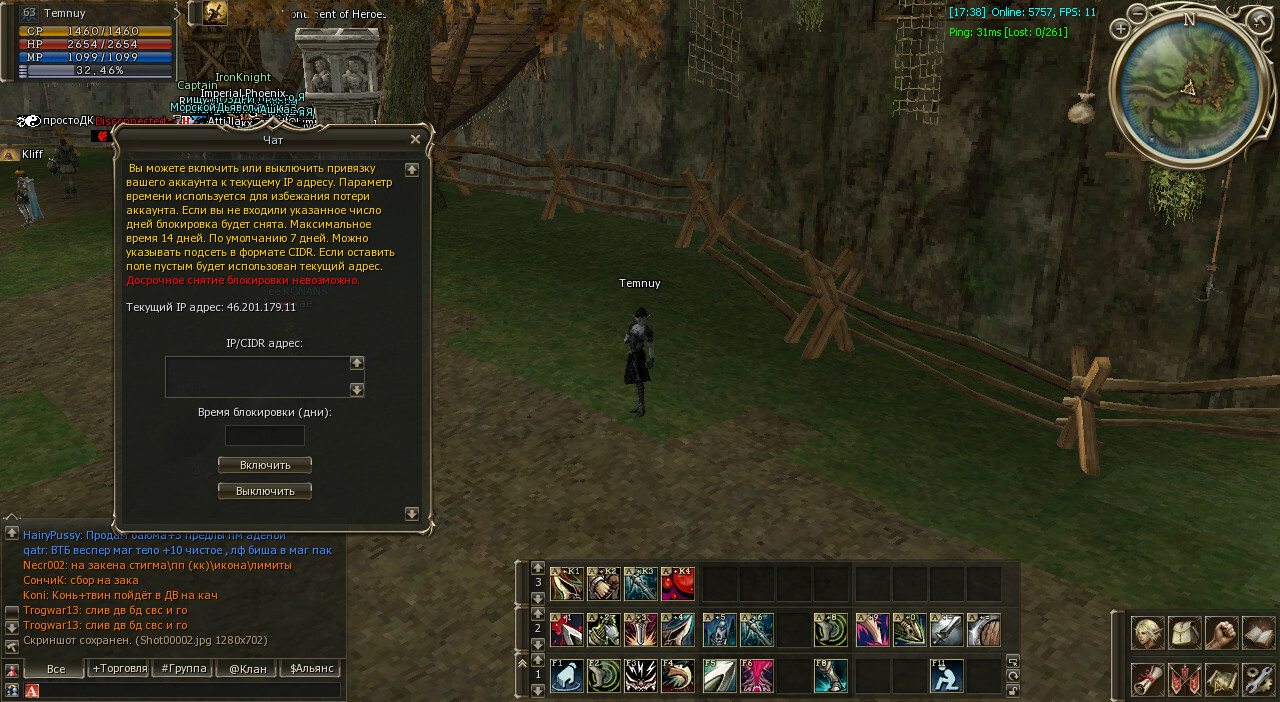Click the Выключить button

(265, 491)
